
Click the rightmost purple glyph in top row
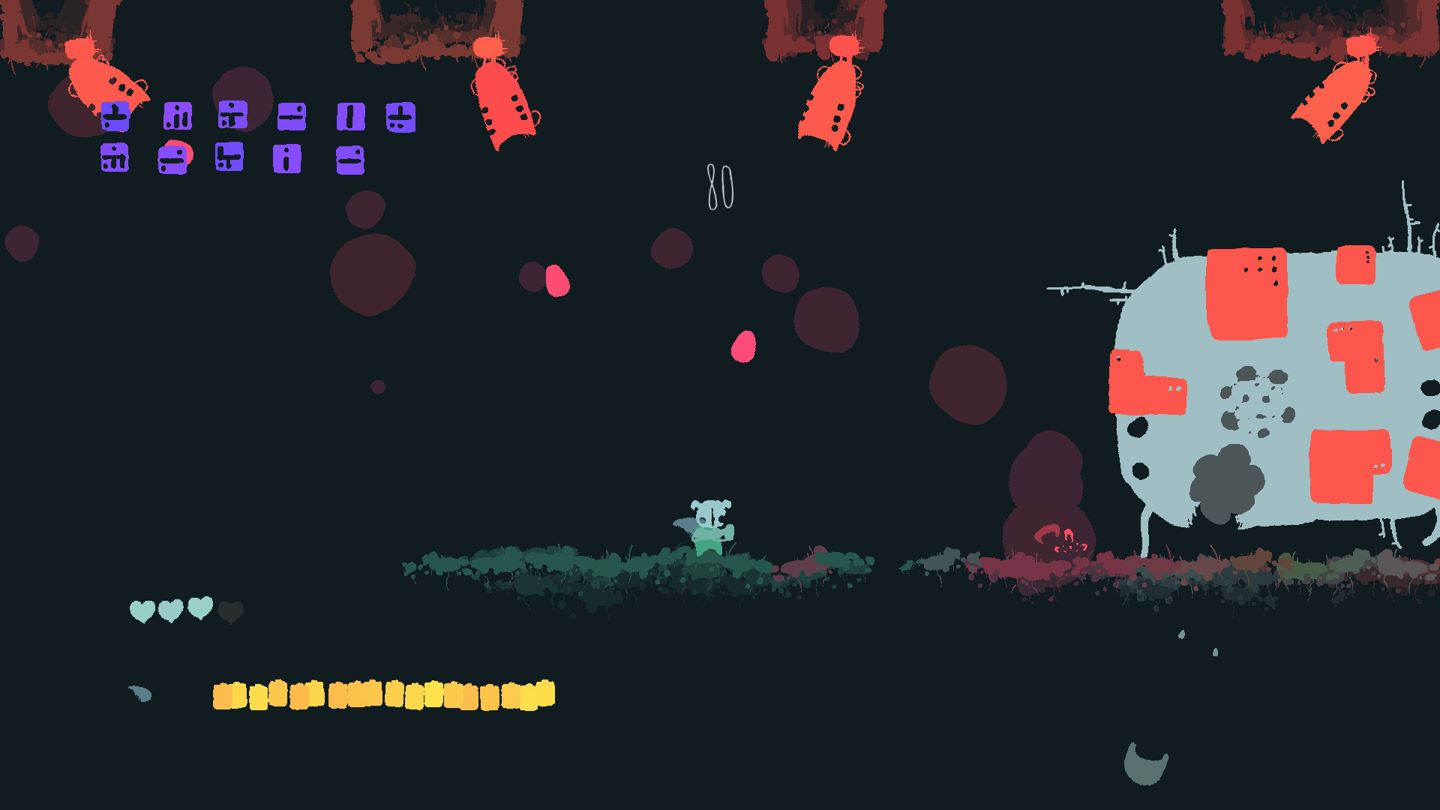click(x=400, y=118)
